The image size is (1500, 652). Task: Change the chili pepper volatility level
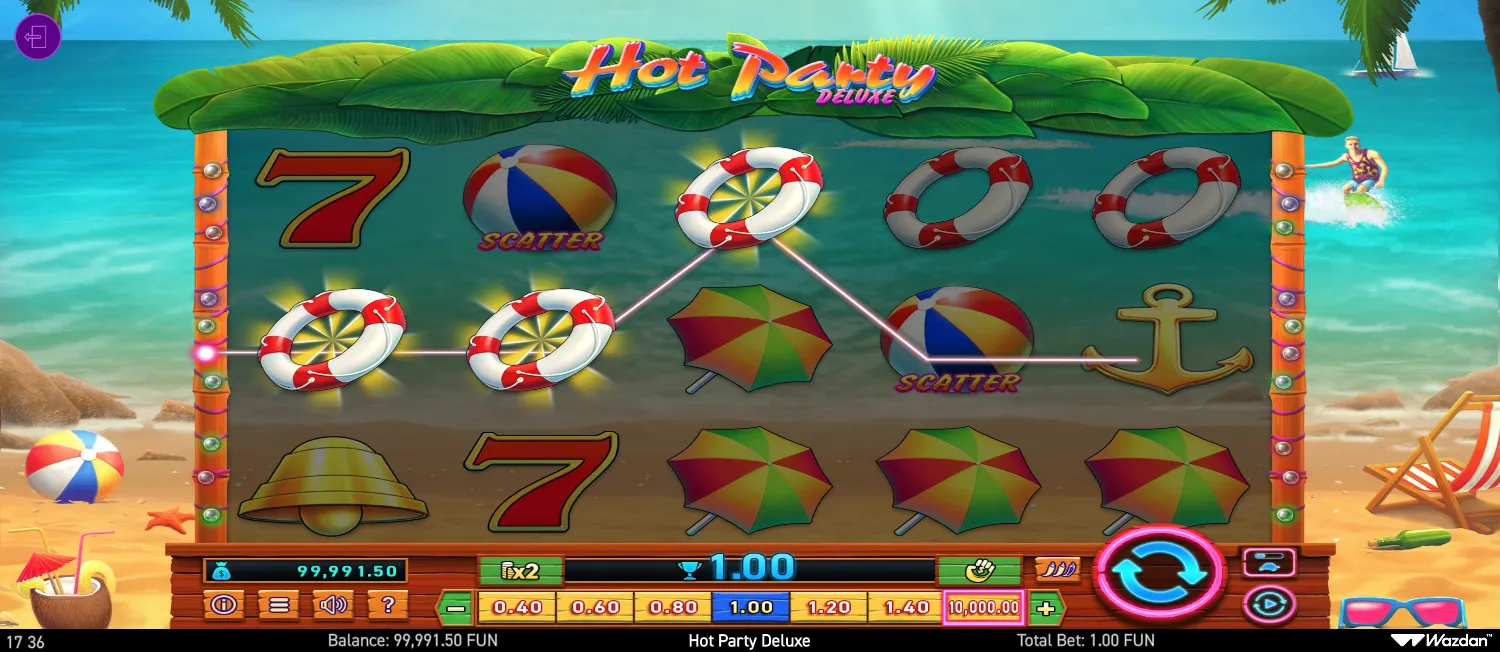[x=1057, y=570]
